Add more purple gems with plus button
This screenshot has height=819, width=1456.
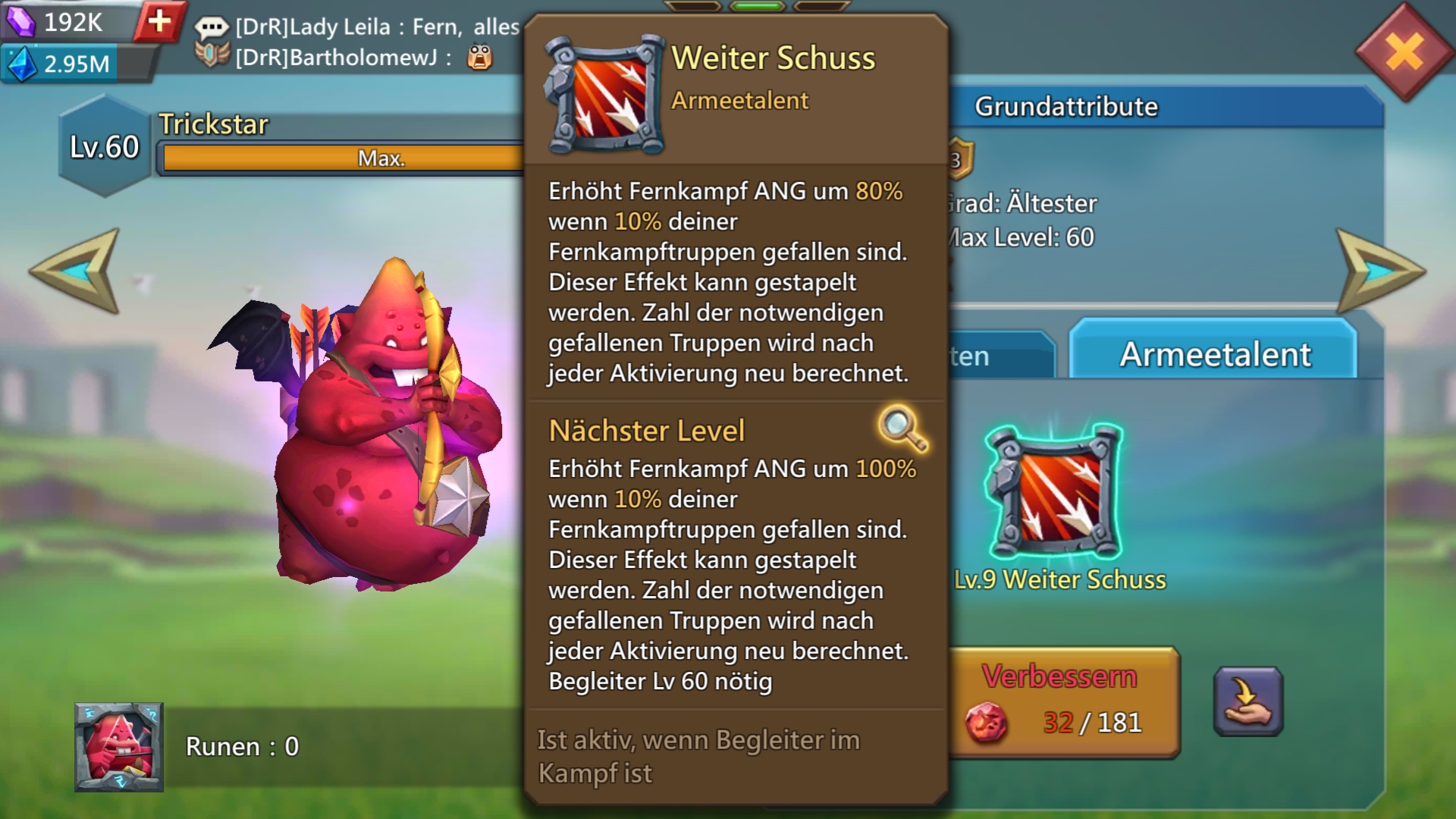click(159, 21)
